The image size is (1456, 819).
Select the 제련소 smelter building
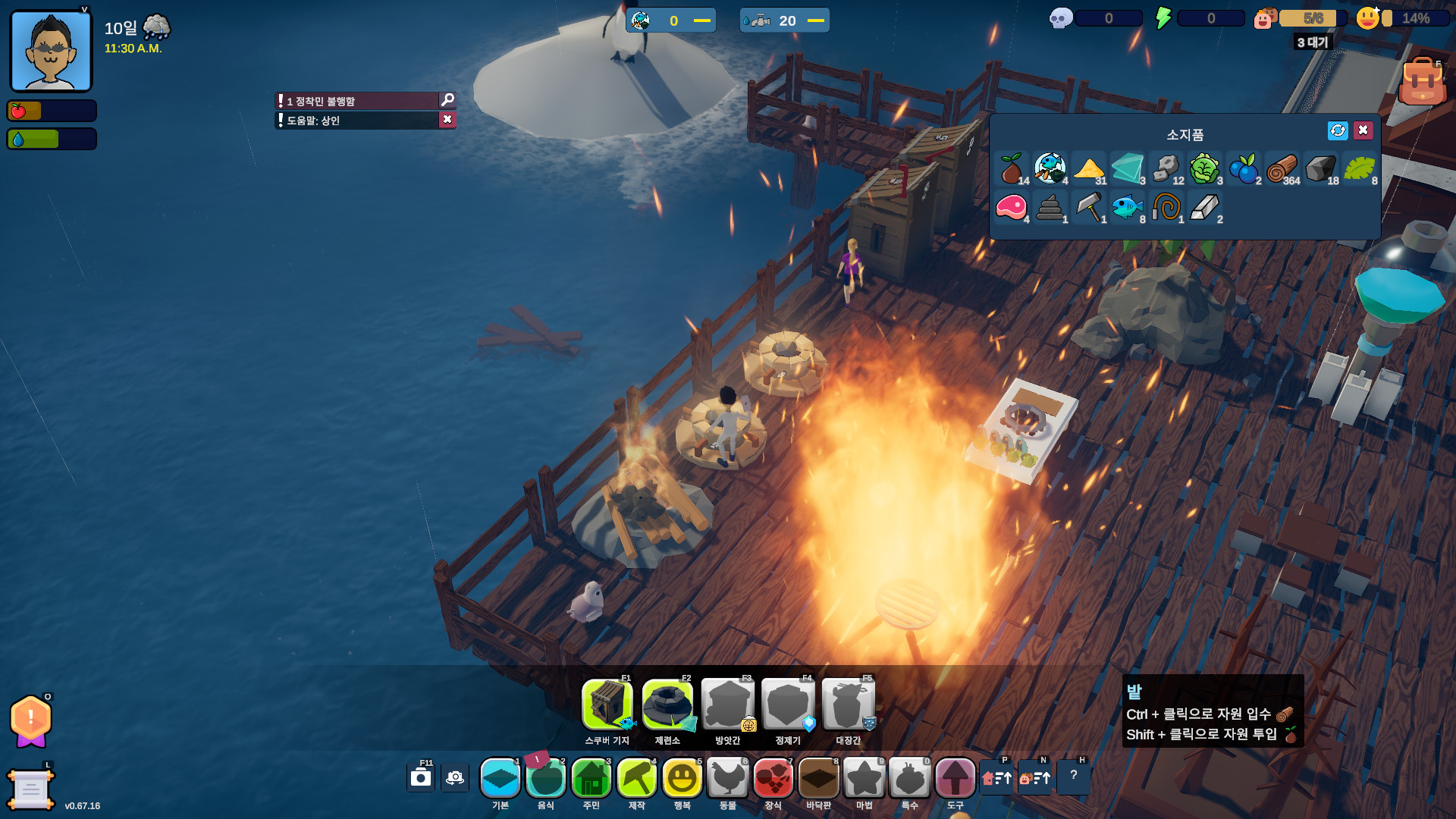coord(667,704)
